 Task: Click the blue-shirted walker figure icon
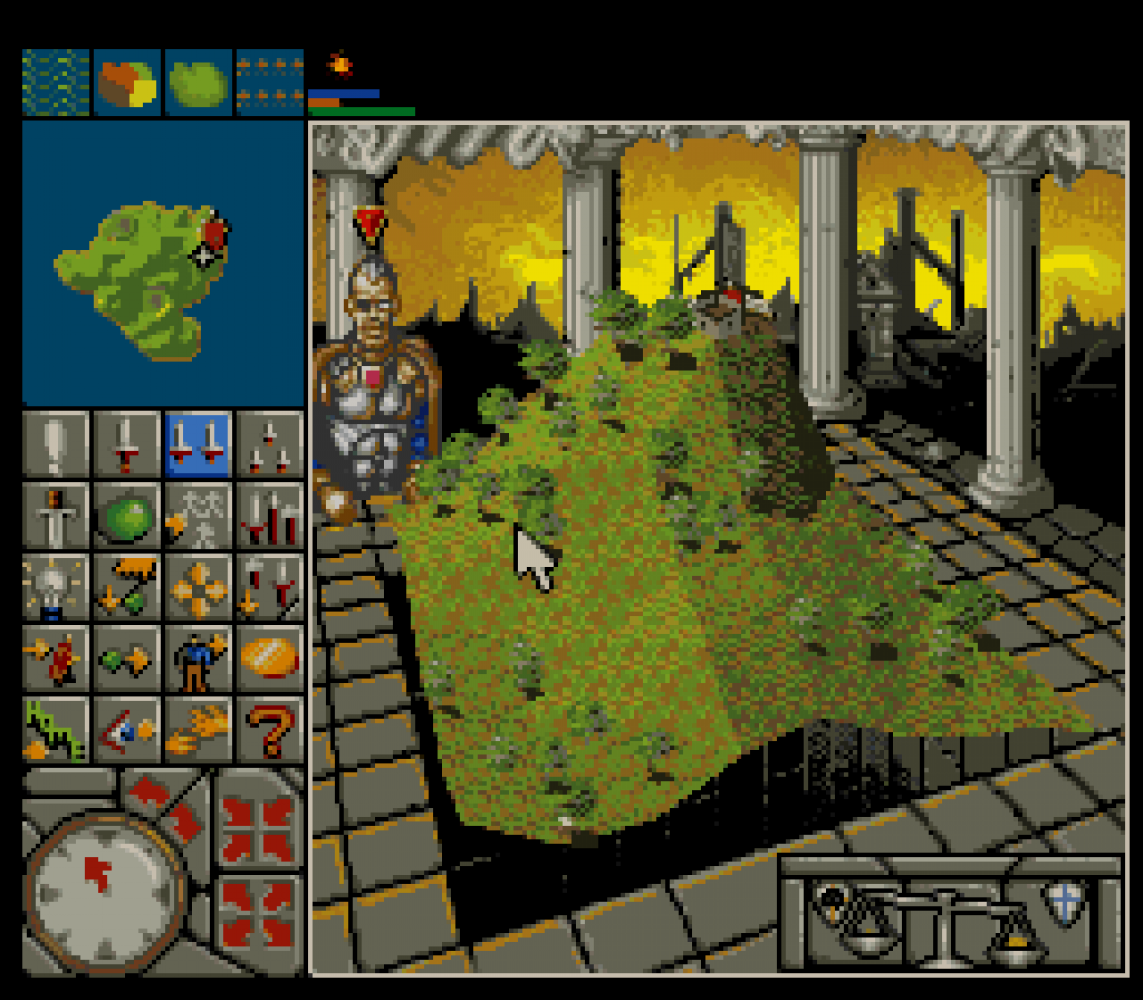pyautogui.click(x=198, y=657)
